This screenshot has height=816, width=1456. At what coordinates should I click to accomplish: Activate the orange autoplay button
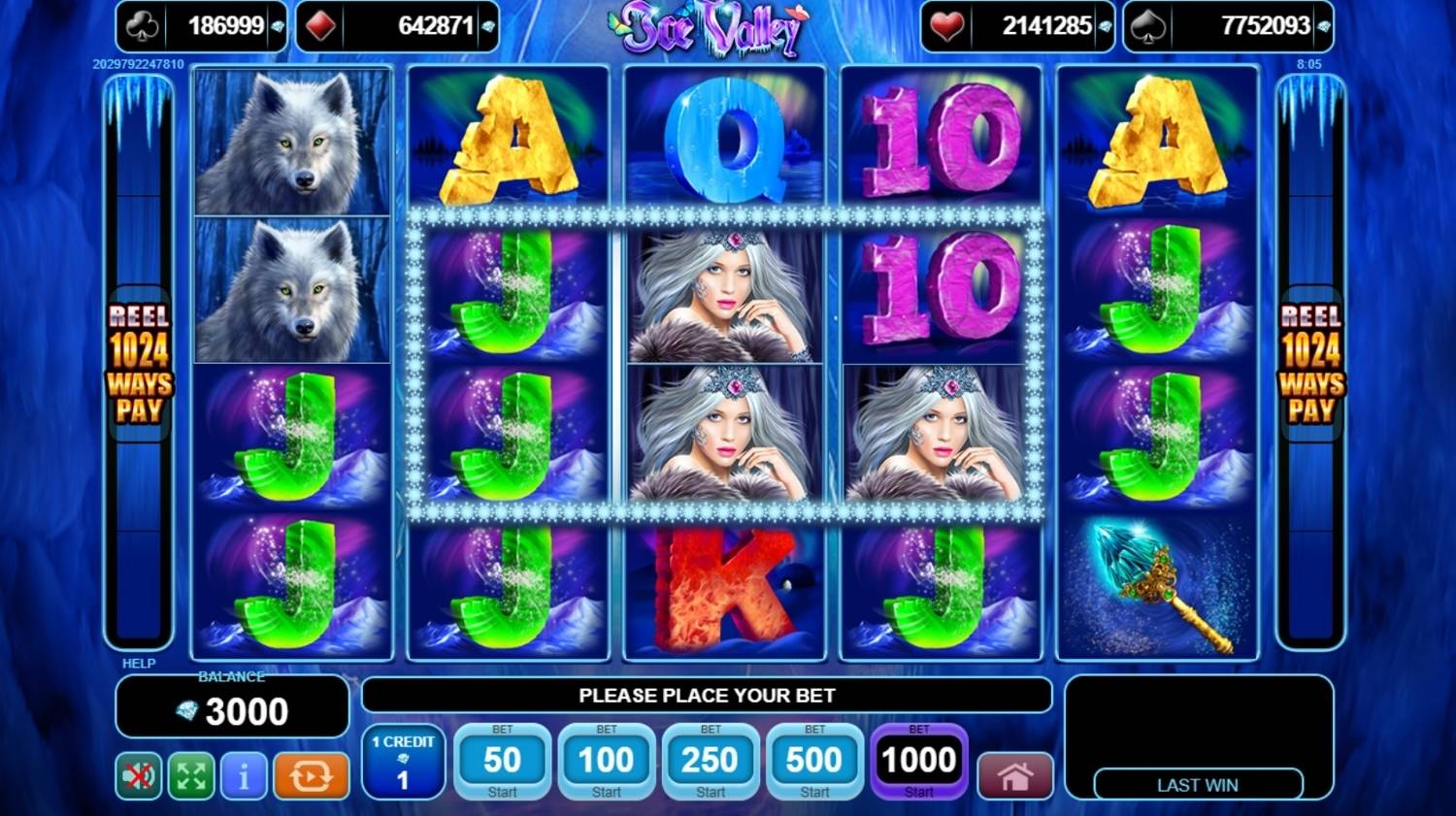311,776
